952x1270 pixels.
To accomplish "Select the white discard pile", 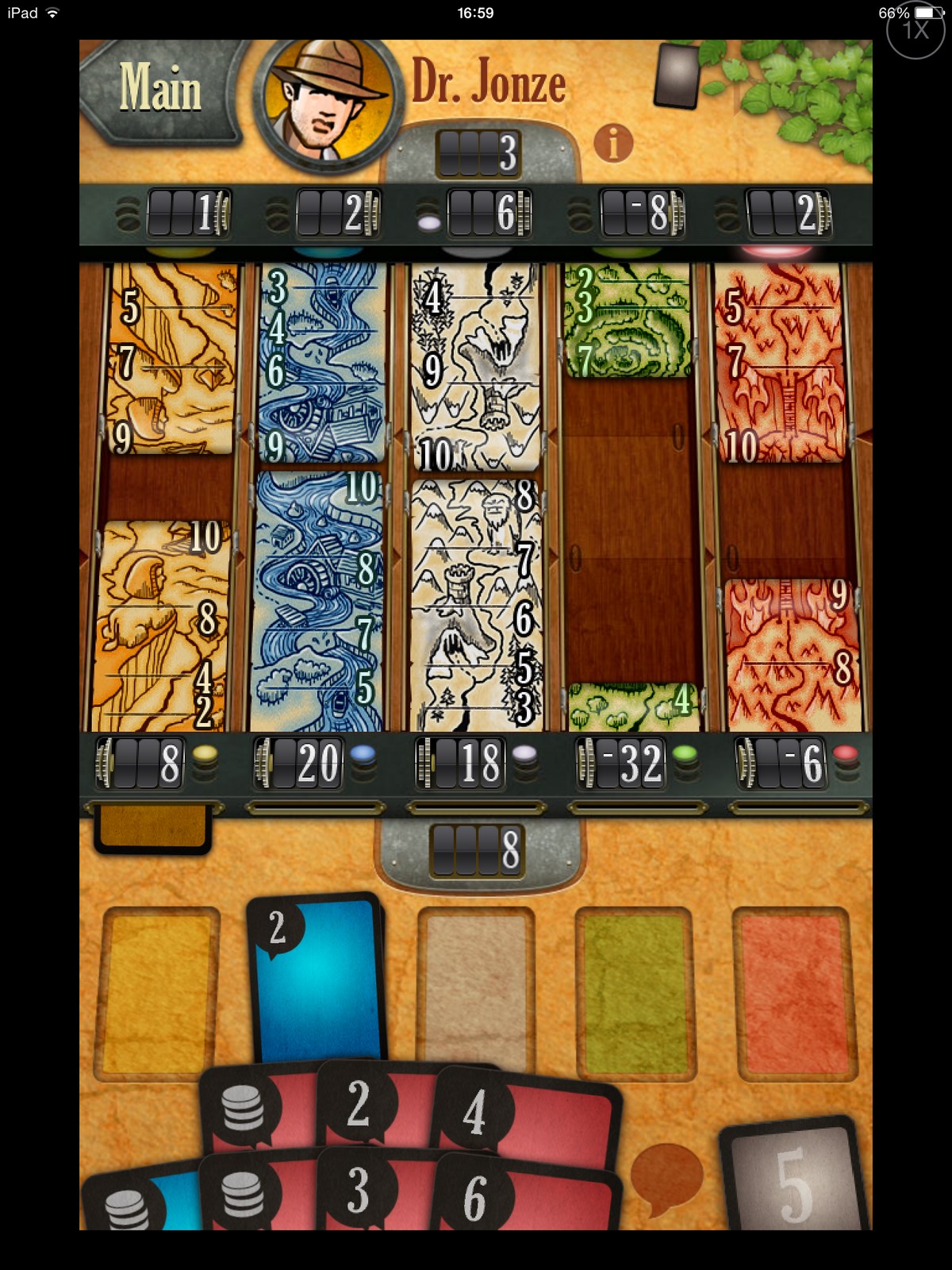I will pos(476,984).
